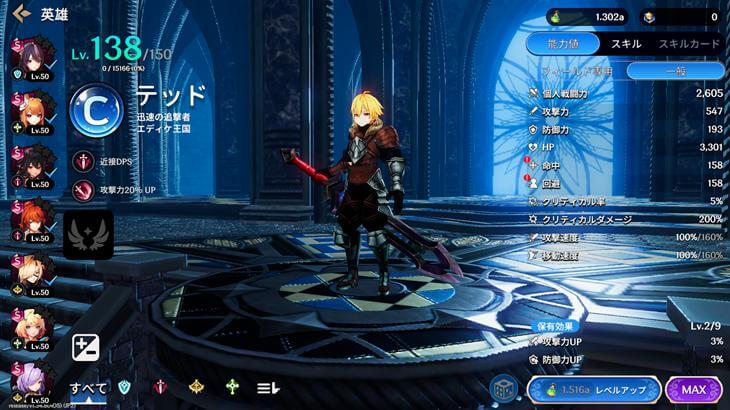Viewport: 730px width, 410px height.
Task: Switch to the スキル tab
Action: 625,44
